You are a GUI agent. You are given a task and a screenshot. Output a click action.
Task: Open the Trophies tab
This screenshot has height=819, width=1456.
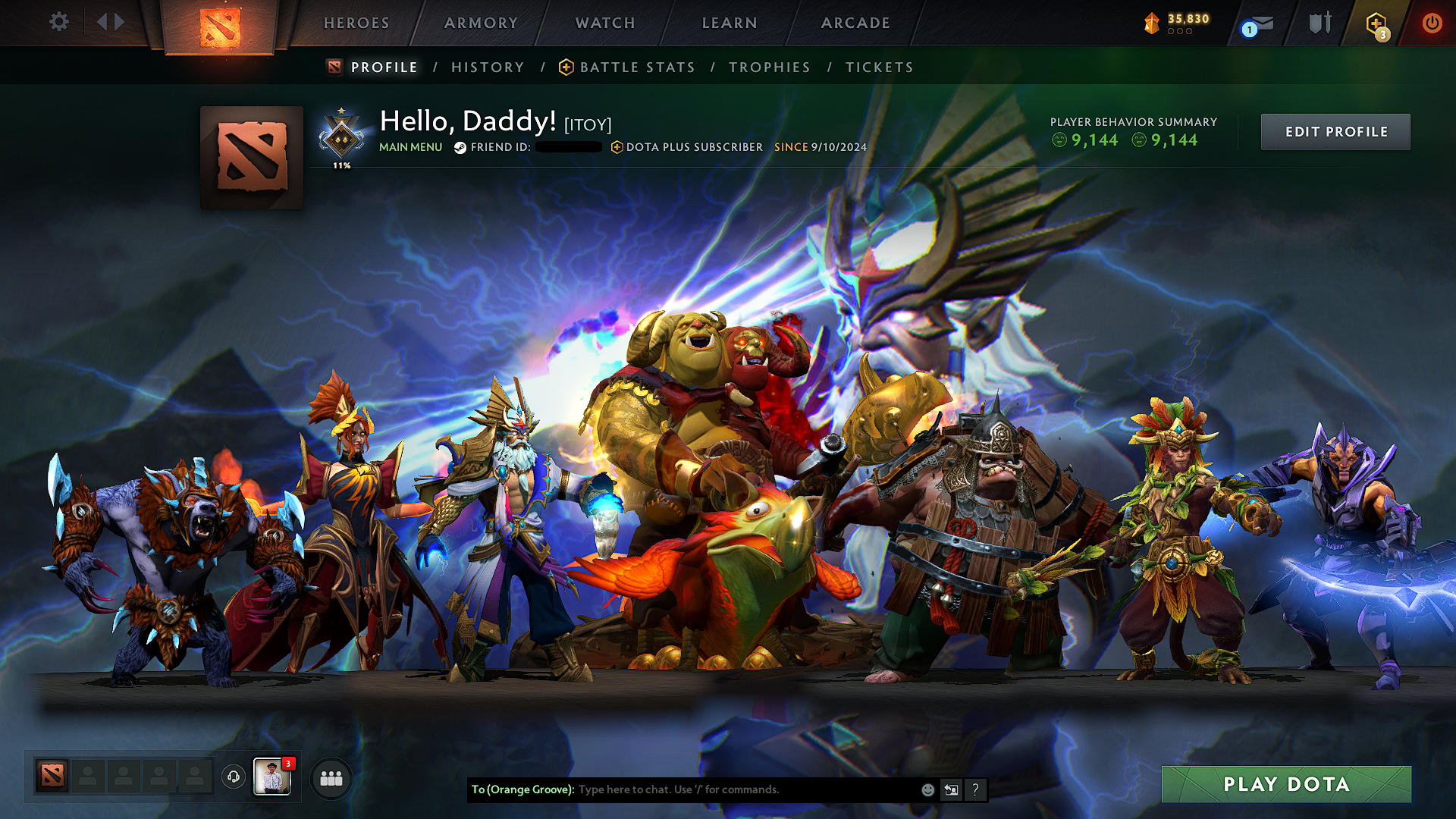(x=769, y=67)
